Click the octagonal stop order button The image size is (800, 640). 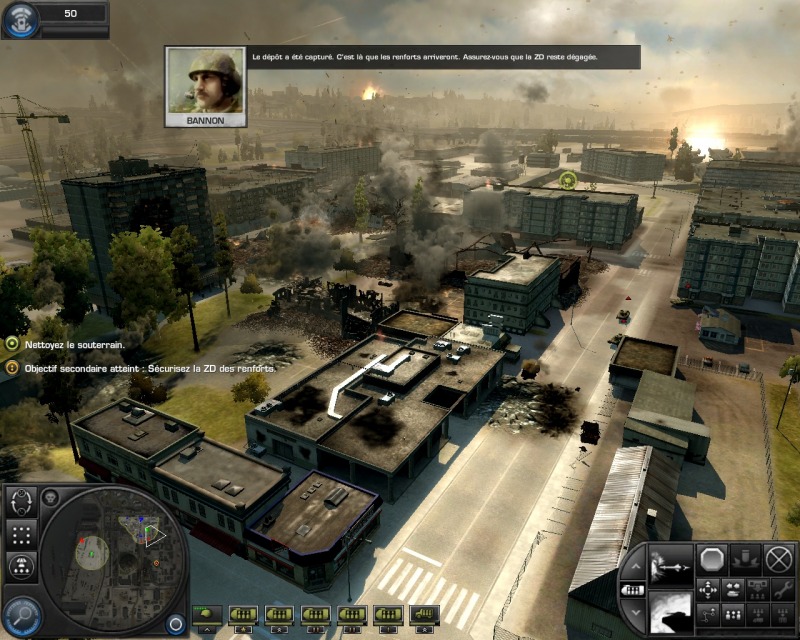[713, 559]
